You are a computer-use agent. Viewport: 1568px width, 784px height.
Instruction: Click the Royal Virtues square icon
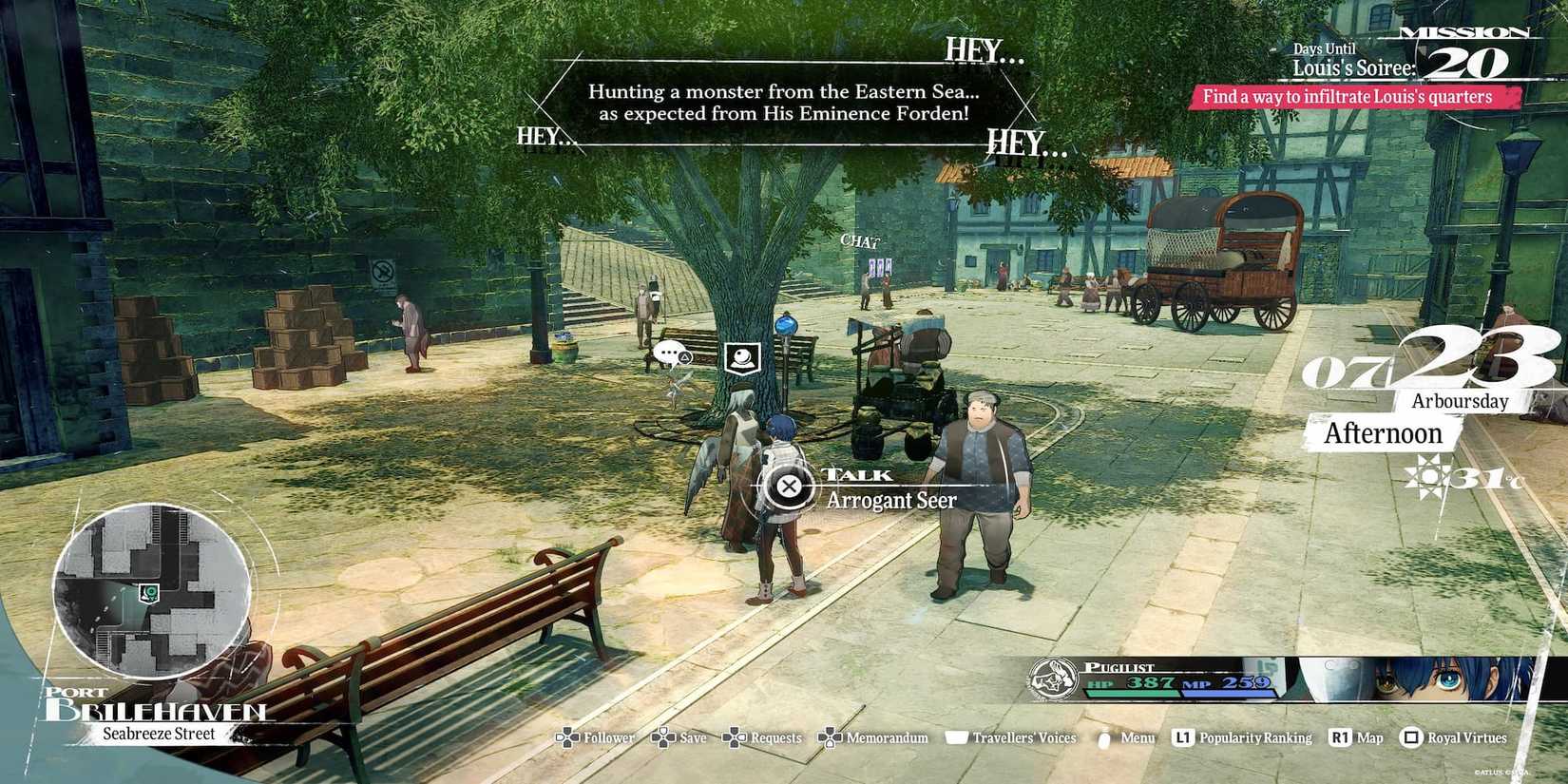(1412, 737)
